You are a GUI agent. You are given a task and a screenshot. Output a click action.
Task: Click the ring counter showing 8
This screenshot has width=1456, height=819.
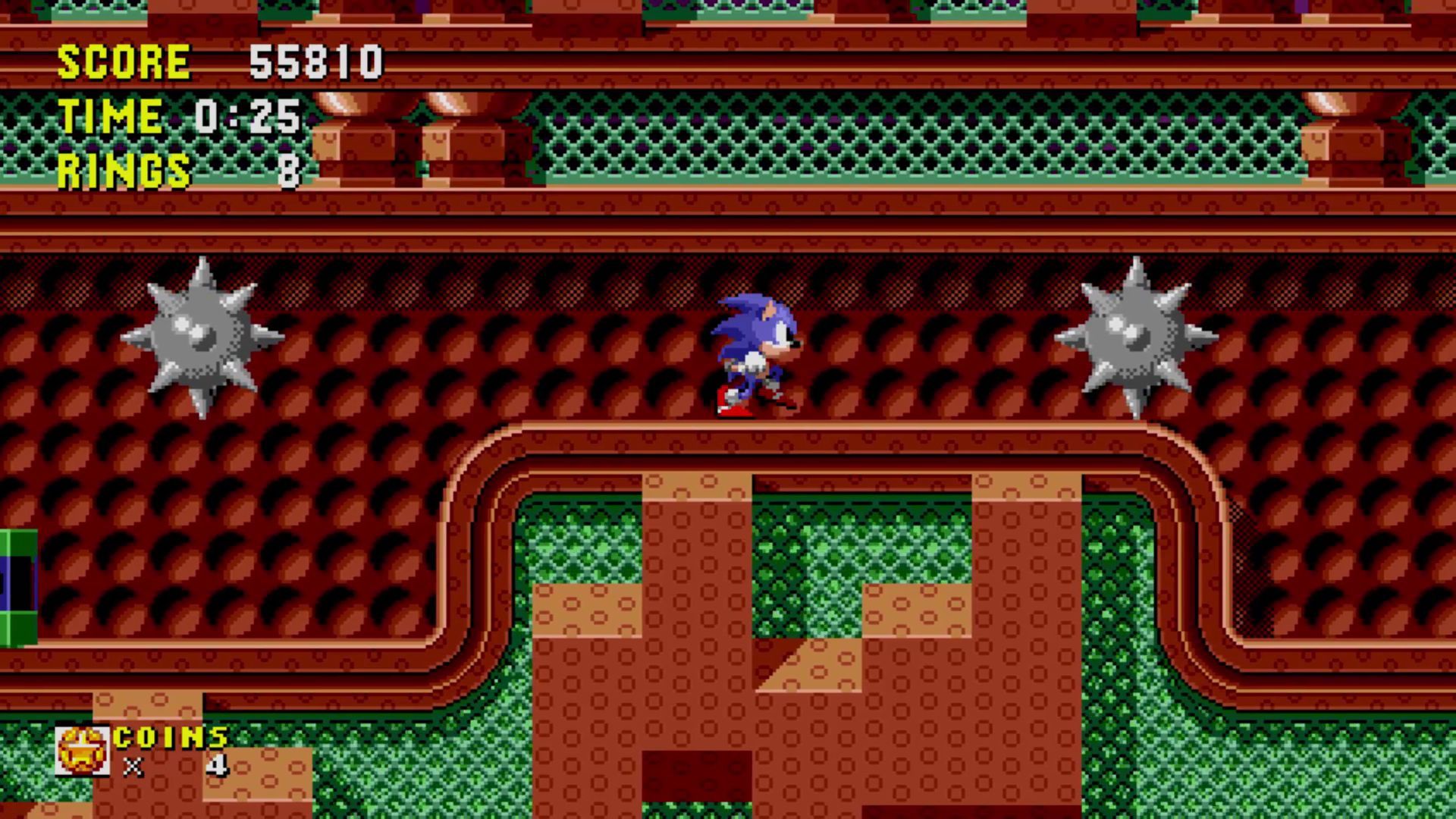coord(290,168)
